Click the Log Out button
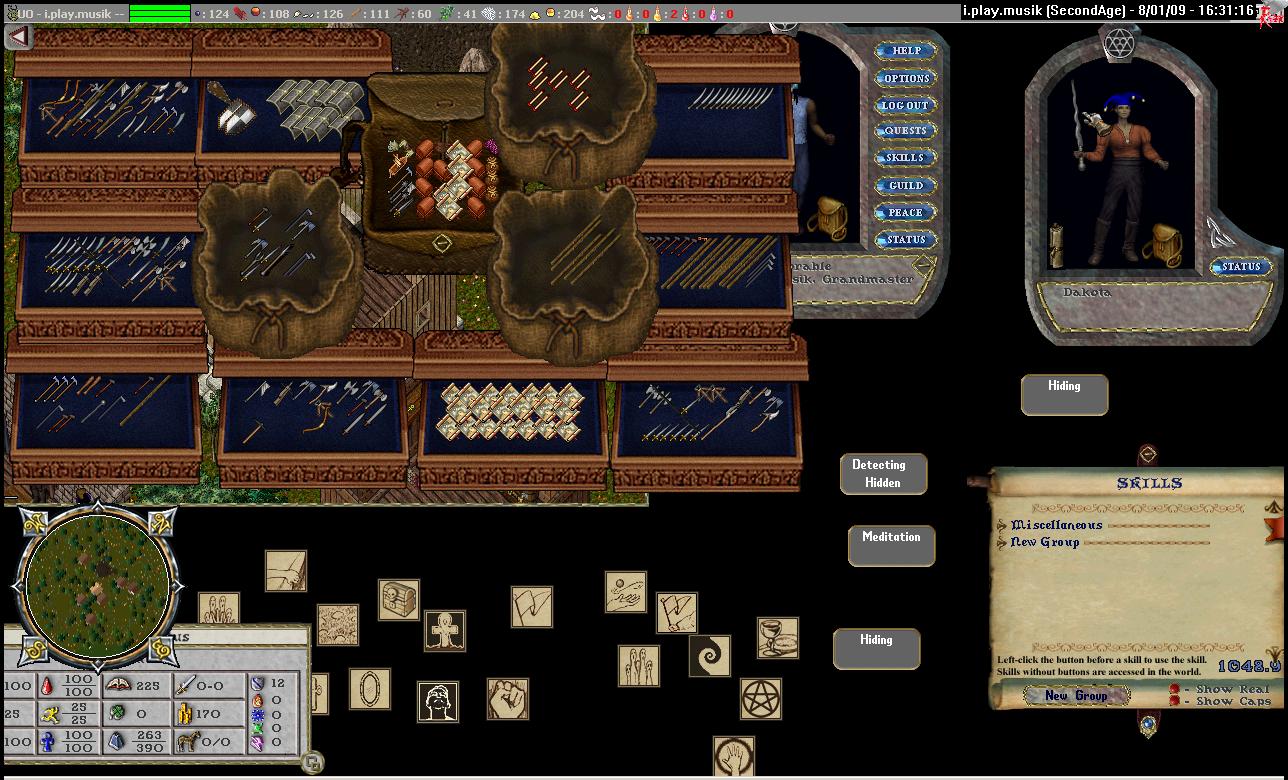The width and height of the screenshot is (1288, 780). [905, 105]
